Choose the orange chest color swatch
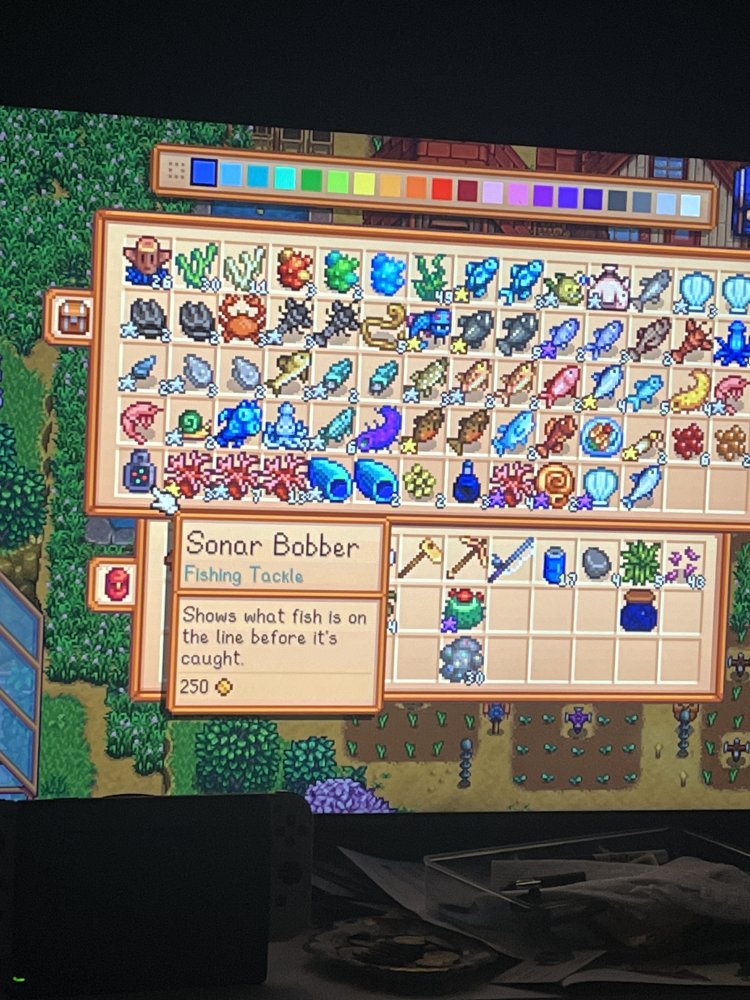750x1000 pixels. point(416,188)
